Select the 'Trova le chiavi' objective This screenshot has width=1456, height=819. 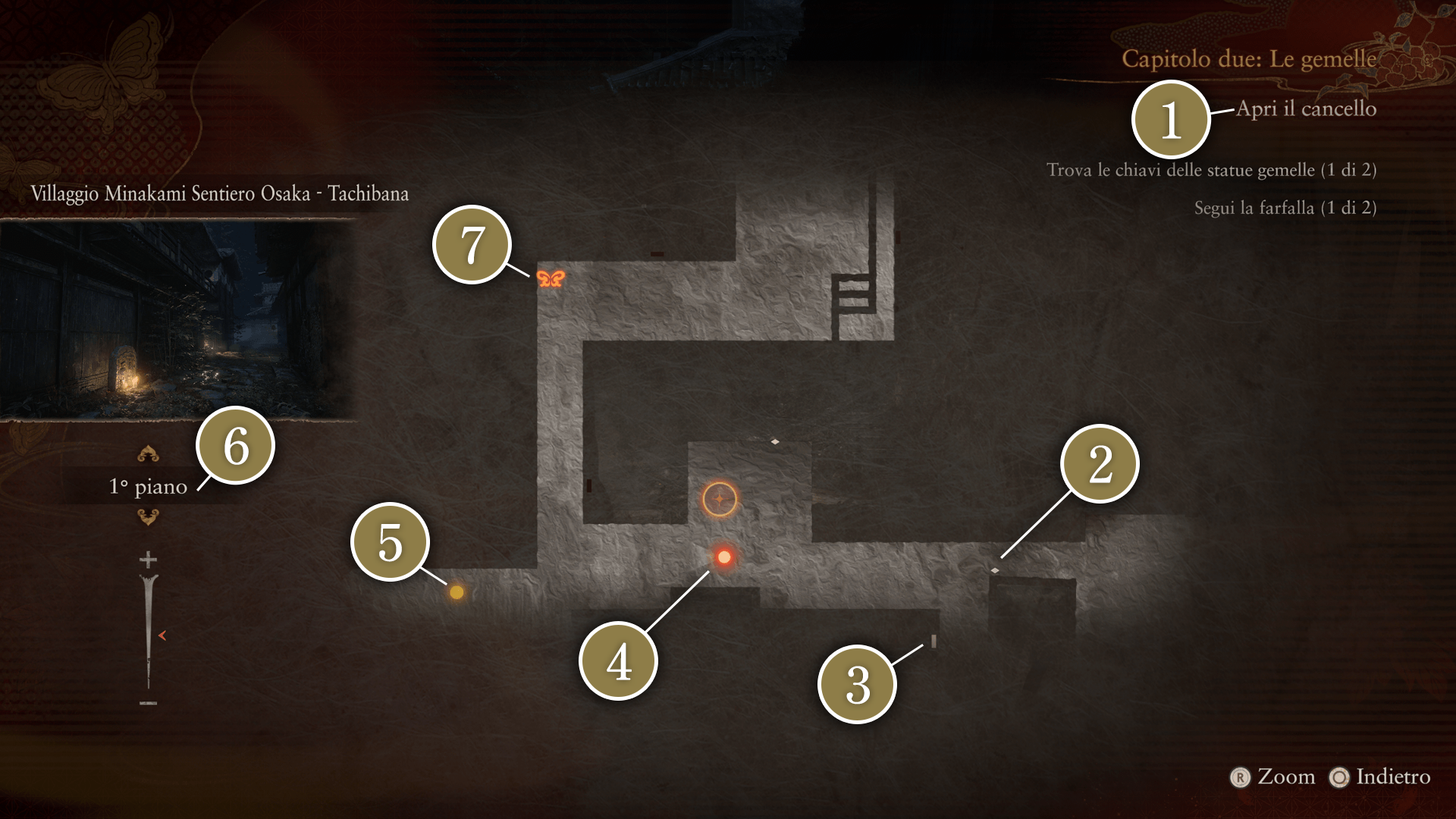click(x=1211, y=170)
